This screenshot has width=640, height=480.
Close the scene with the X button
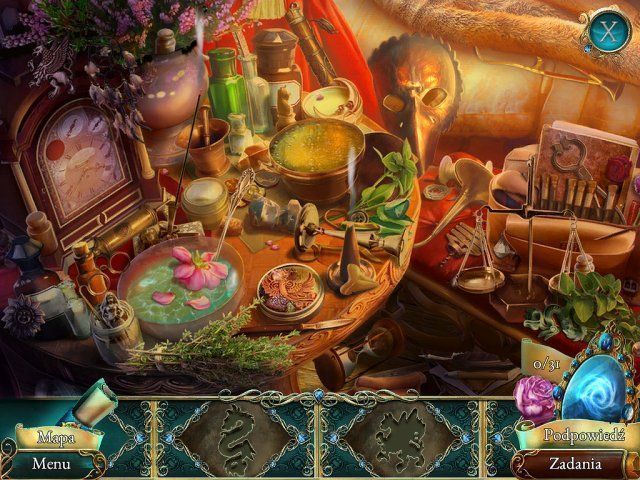(606, 30)
